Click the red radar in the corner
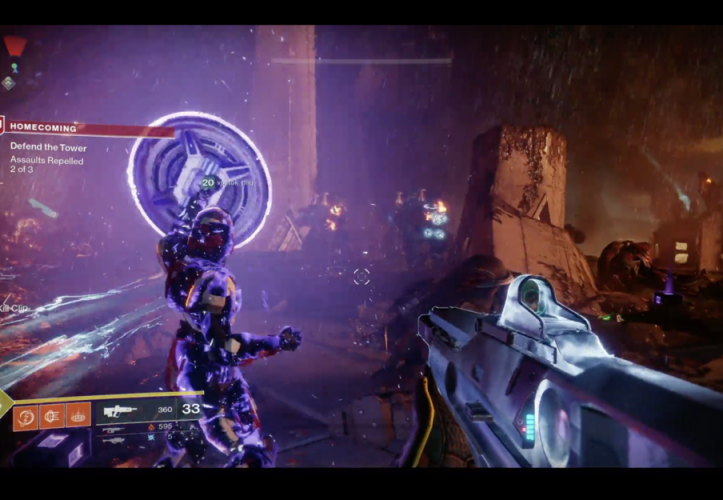Image resolution: width=723 pixels, height=500 pixels. tap(14, 45)
